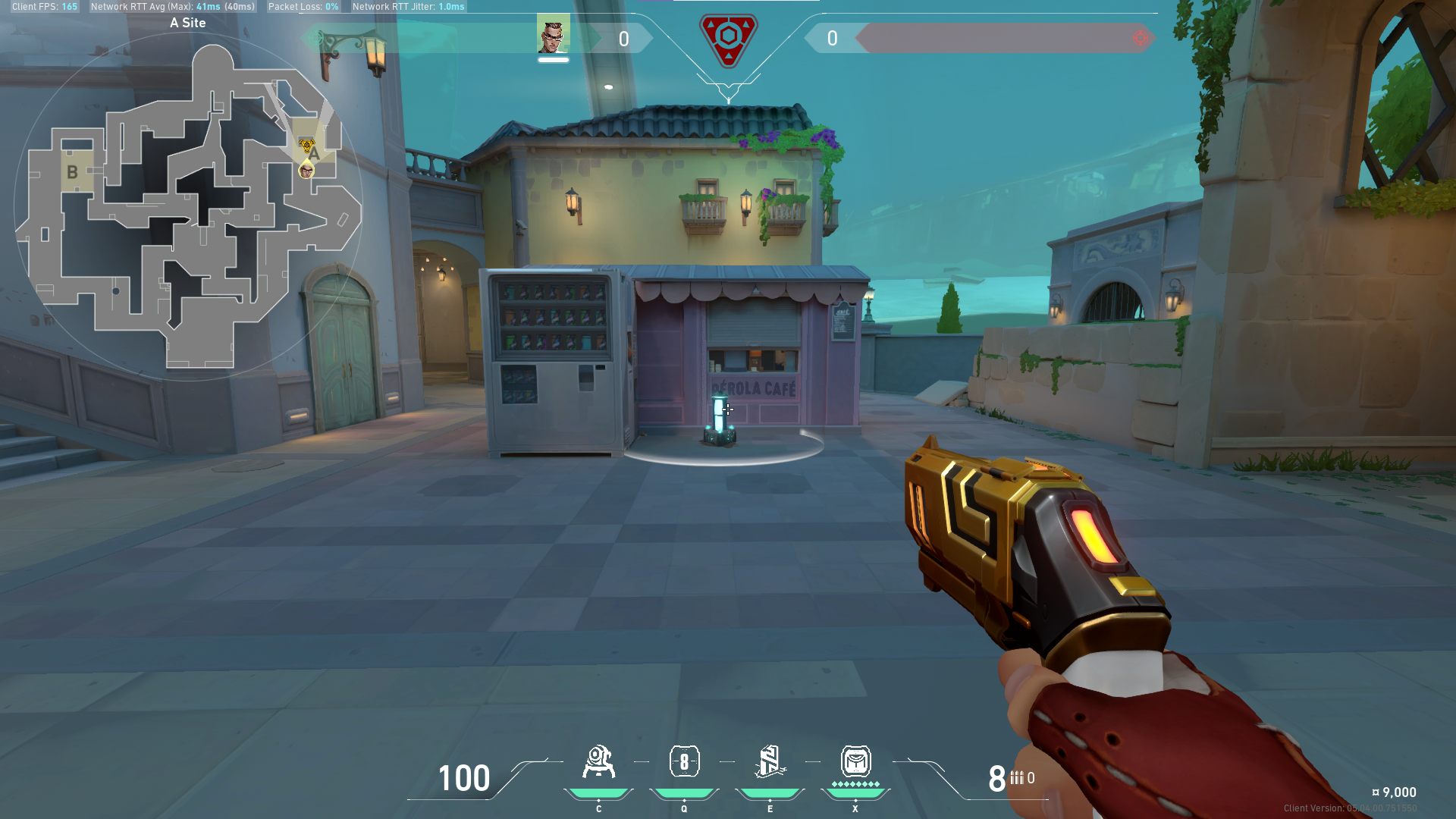
Task: Click the Headhunter ability icon bound to Q
Action: (x=684, y=762)
